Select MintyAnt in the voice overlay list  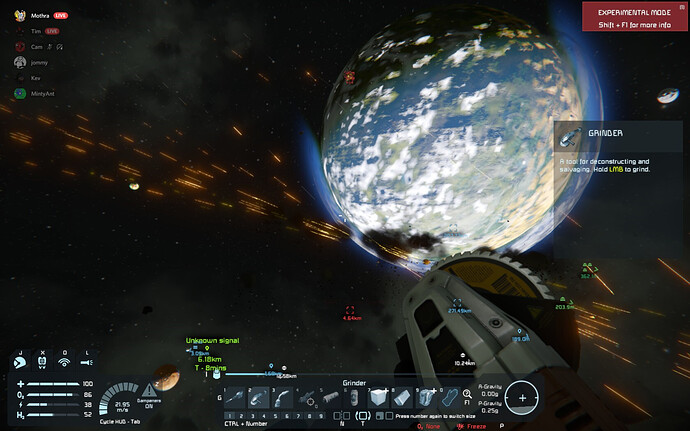pos(42,93)
